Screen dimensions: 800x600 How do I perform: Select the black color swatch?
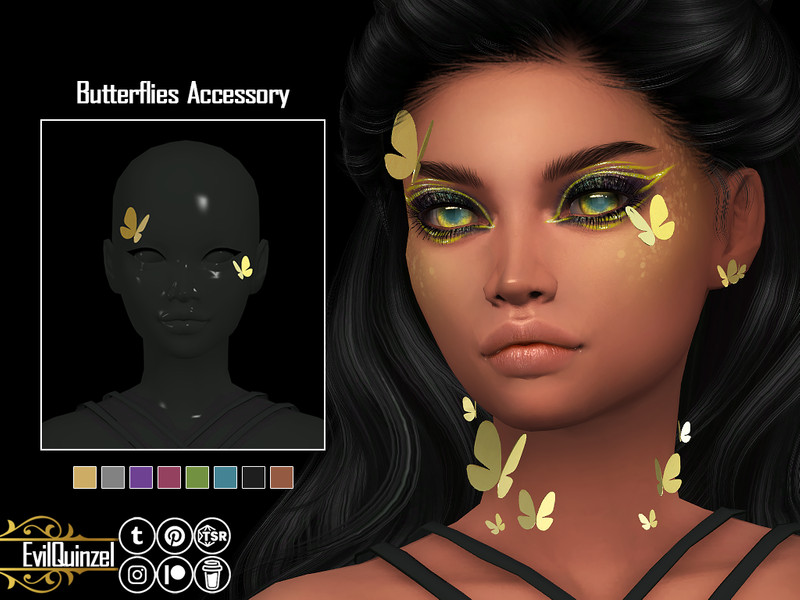point(253,477)
